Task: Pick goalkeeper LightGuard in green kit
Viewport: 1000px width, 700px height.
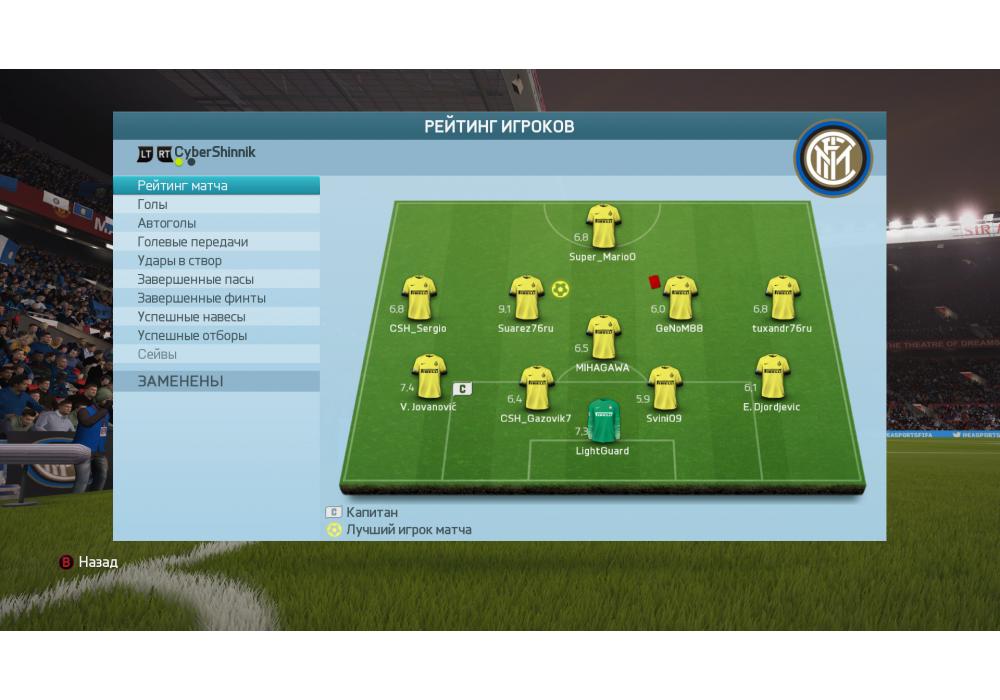Action: click(603, 421)
